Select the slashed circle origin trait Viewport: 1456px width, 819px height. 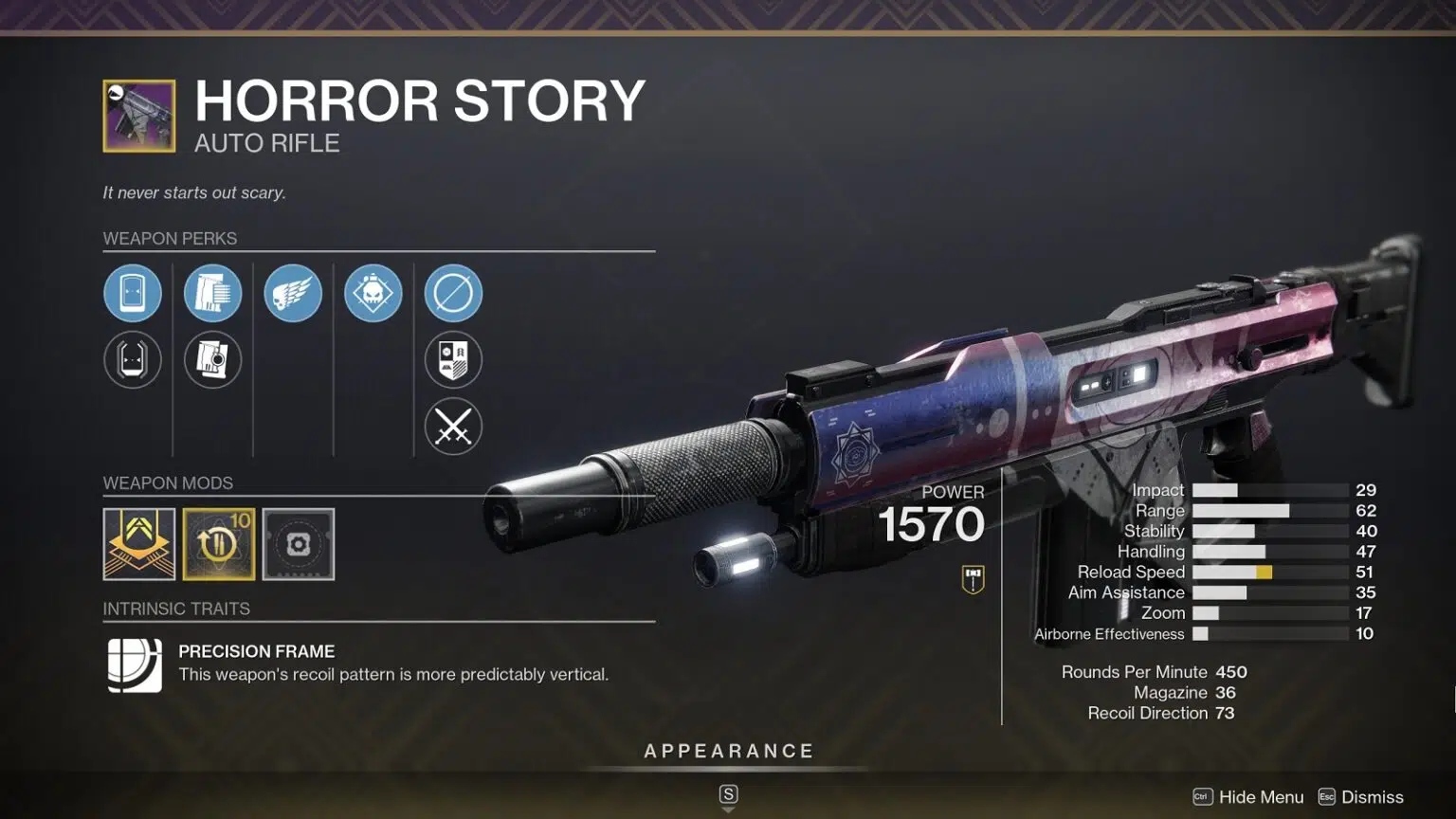point(453,293)
